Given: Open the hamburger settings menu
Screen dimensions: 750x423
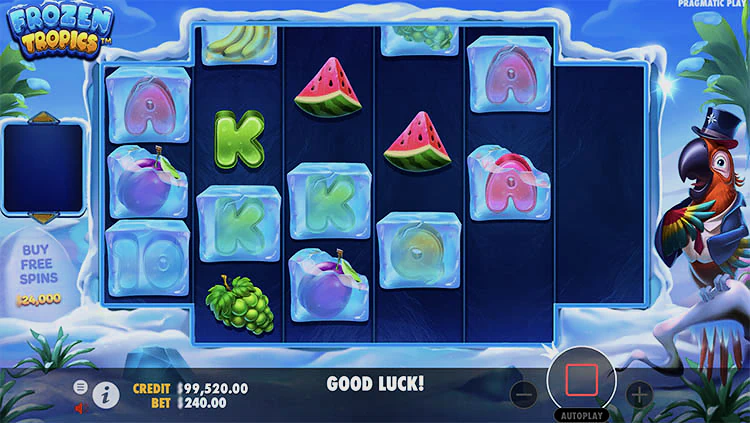Looking at the screenshot, I should point(81,387).
